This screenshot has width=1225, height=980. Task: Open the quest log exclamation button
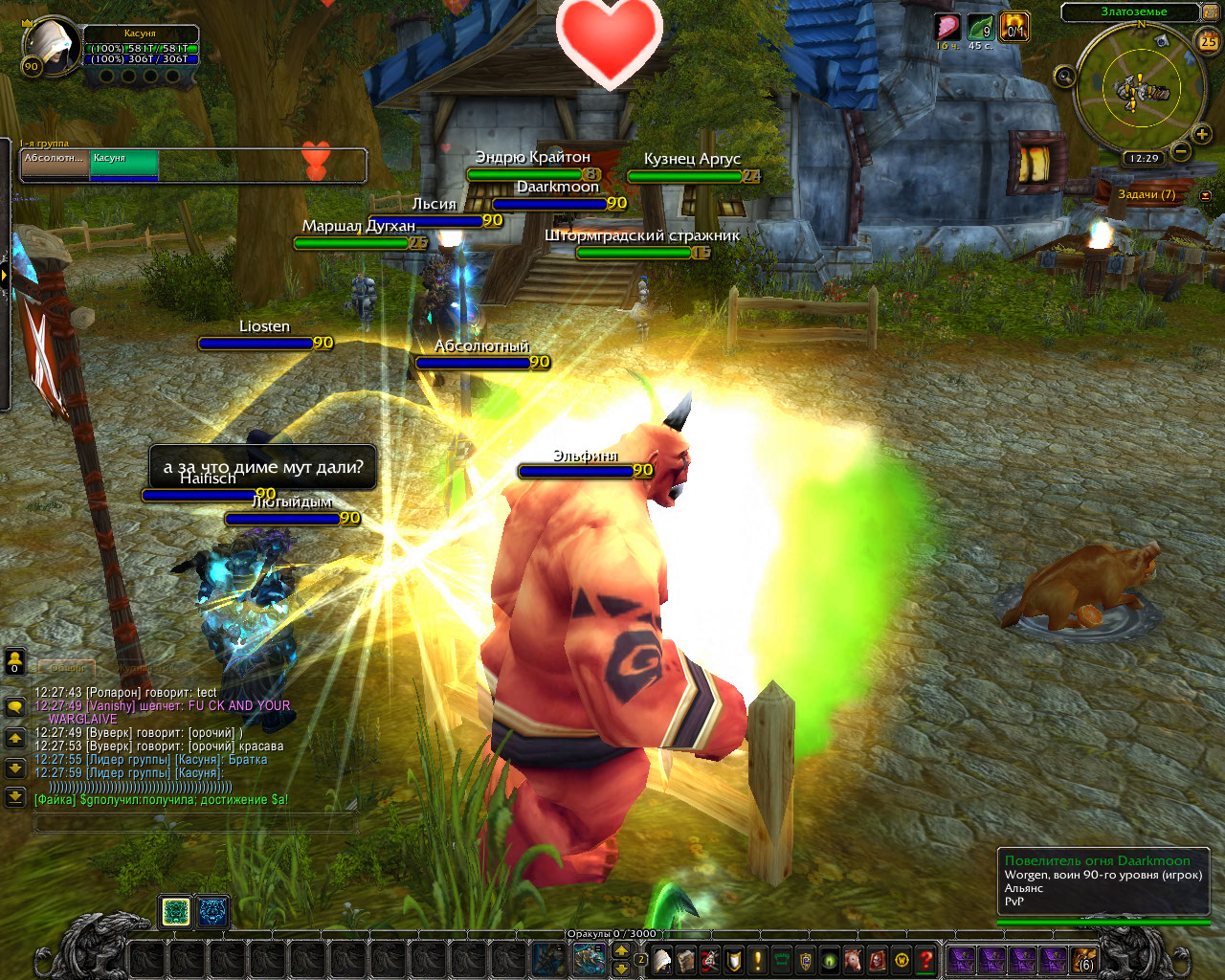click(x=758, y=959)
